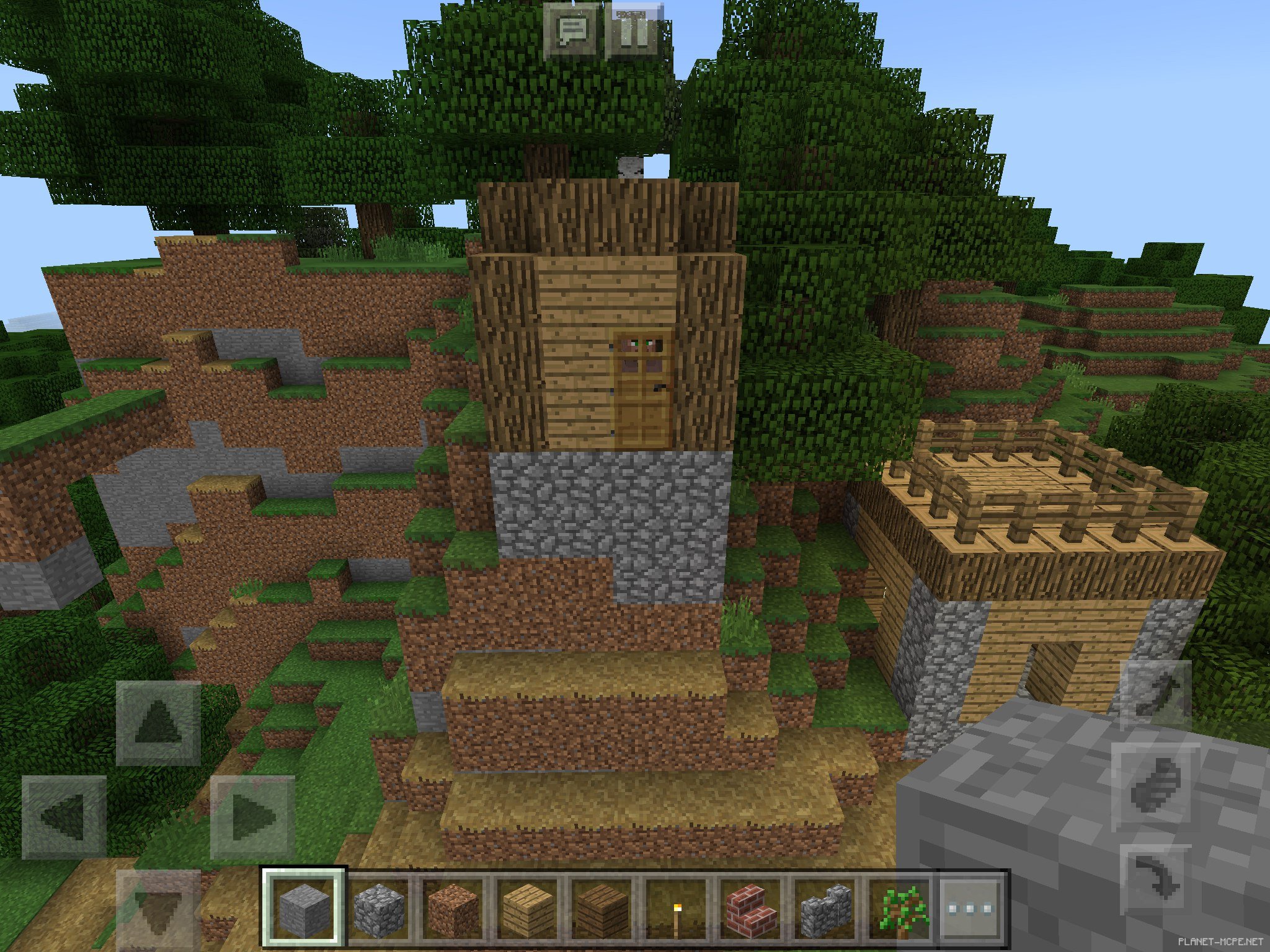Tap the move forward arrow button

tap(159, 723)
